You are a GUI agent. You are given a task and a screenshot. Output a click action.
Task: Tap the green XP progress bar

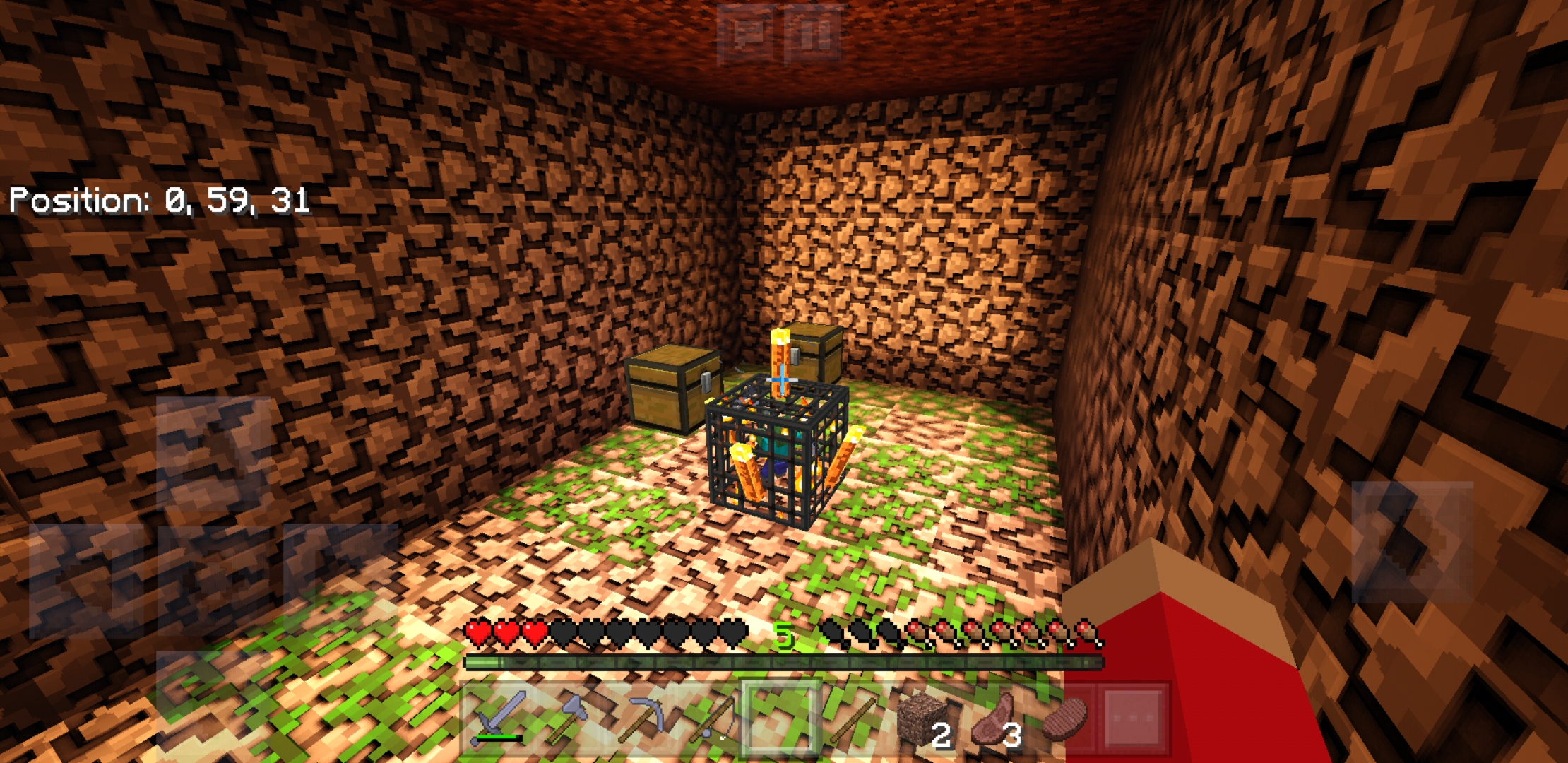pyautogui.click(x=777, y=661)
